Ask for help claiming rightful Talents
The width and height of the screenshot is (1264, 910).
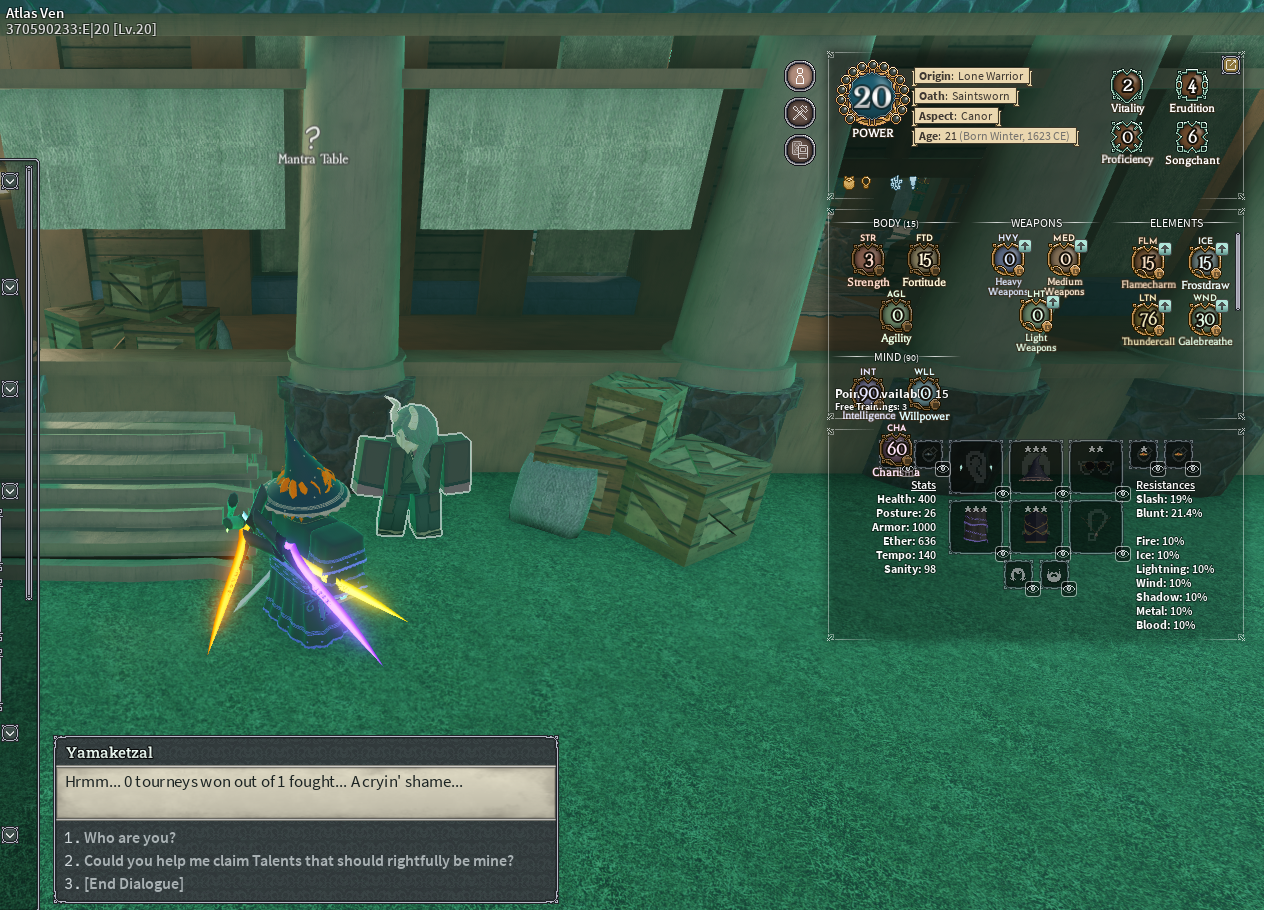pos(298,861)
